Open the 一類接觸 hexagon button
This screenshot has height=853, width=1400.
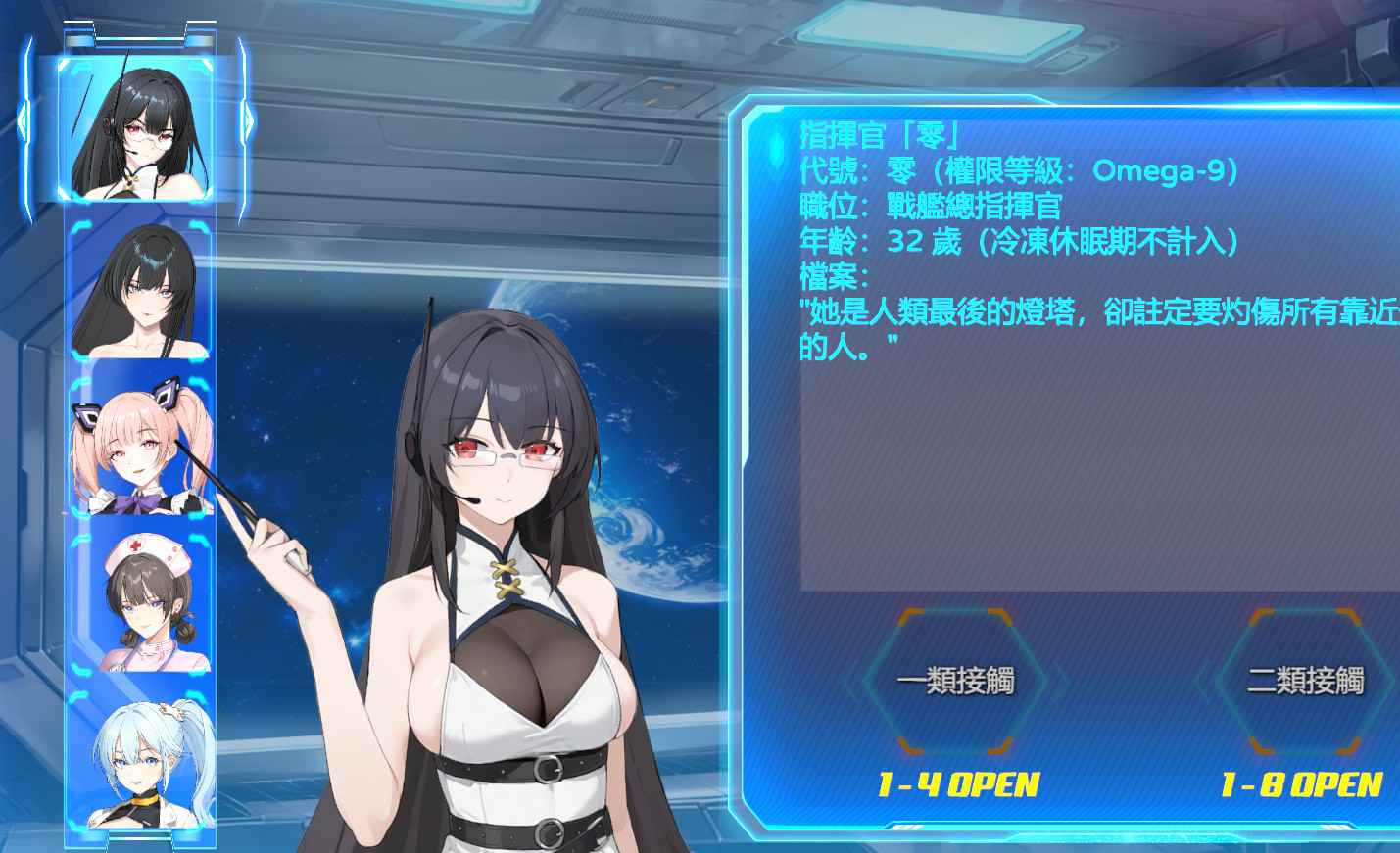tap(955, 681)
